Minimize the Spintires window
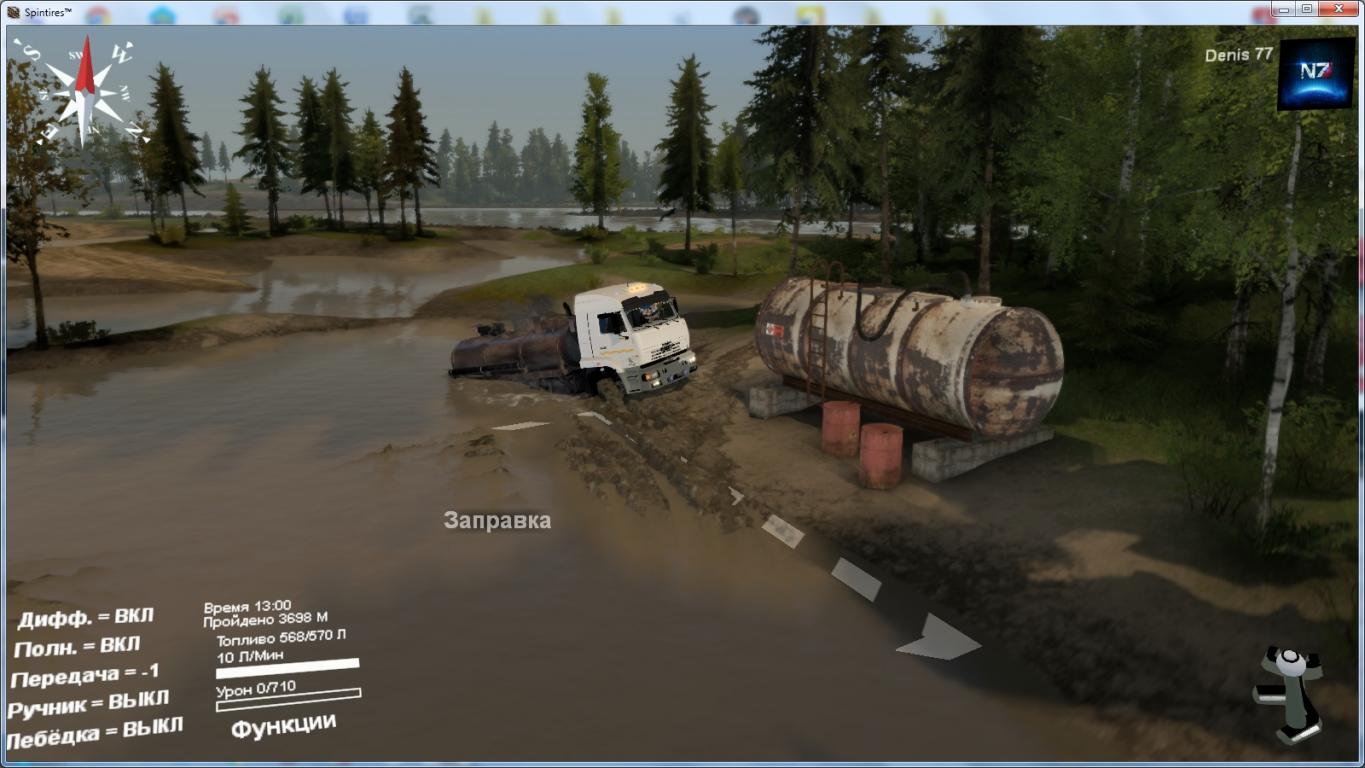 (1286, 9)
